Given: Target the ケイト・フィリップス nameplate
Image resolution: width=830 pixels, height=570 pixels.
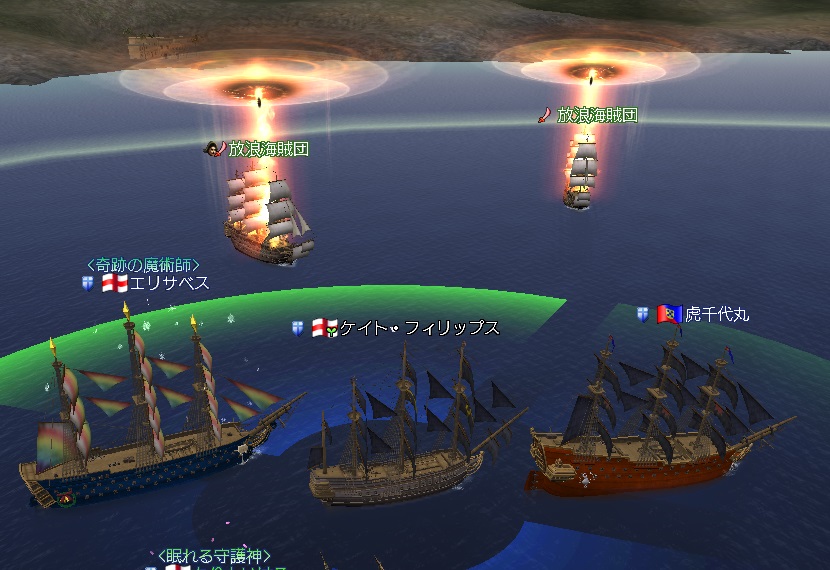Looking at the screenshot, I should (x=419, y=328).
